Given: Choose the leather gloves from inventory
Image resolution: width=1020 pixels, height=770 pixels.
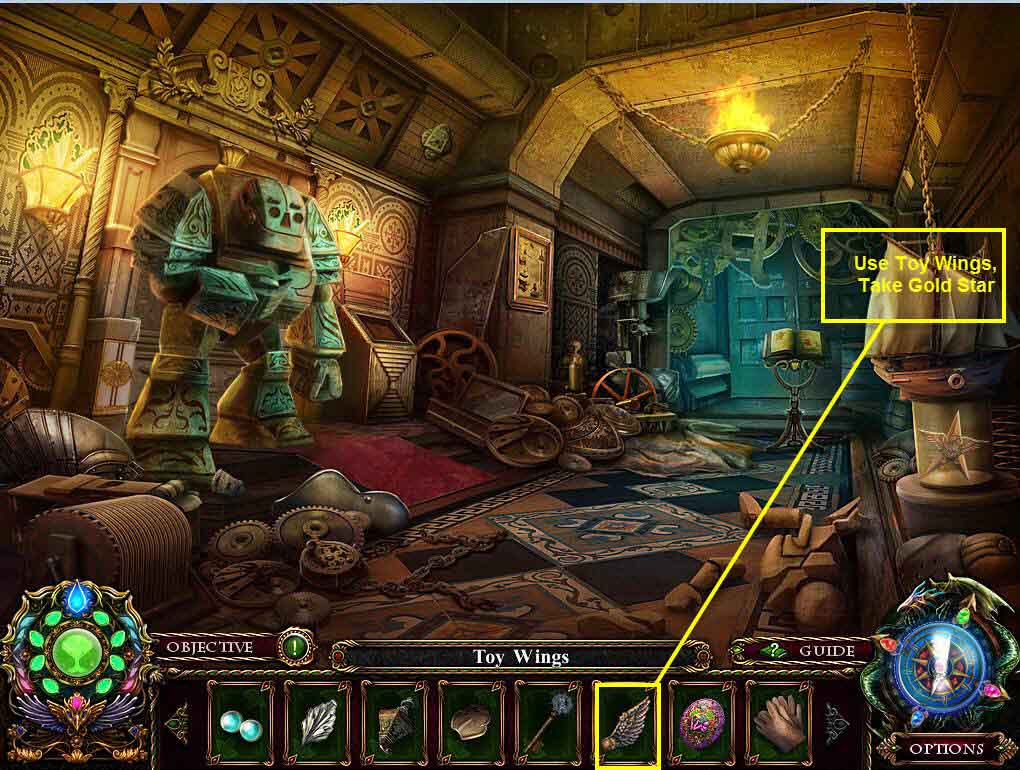Looking at the screenshot, I should point(780,720).
